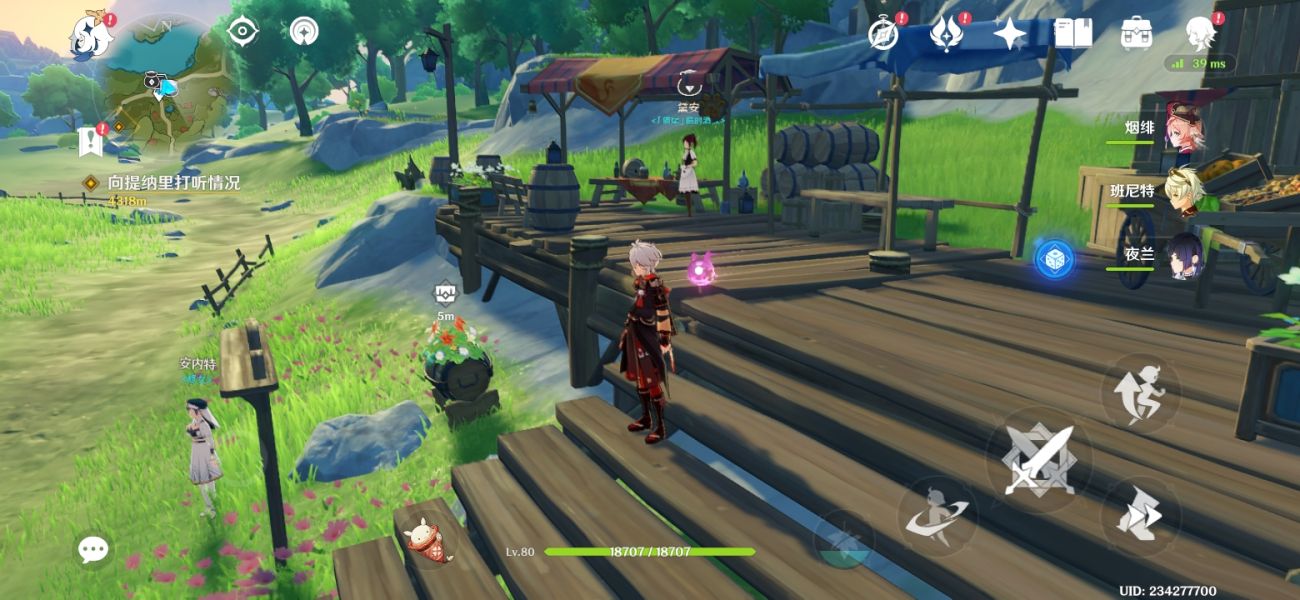Trigger the sprint dash button

pos(1141,517)
